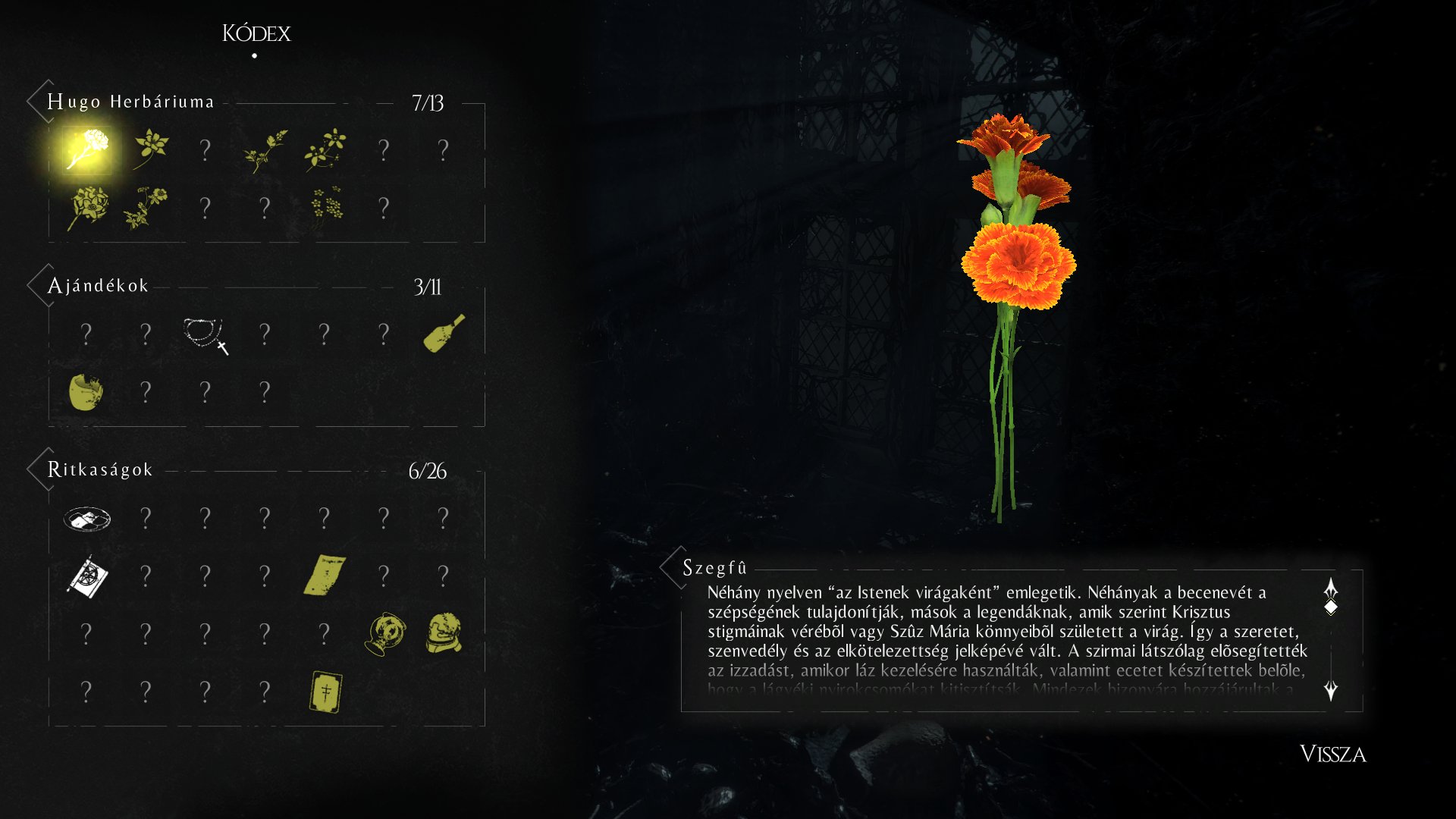
Task: Select the cluster of tiny flowers entry
Action: click(x=326, y=206)
